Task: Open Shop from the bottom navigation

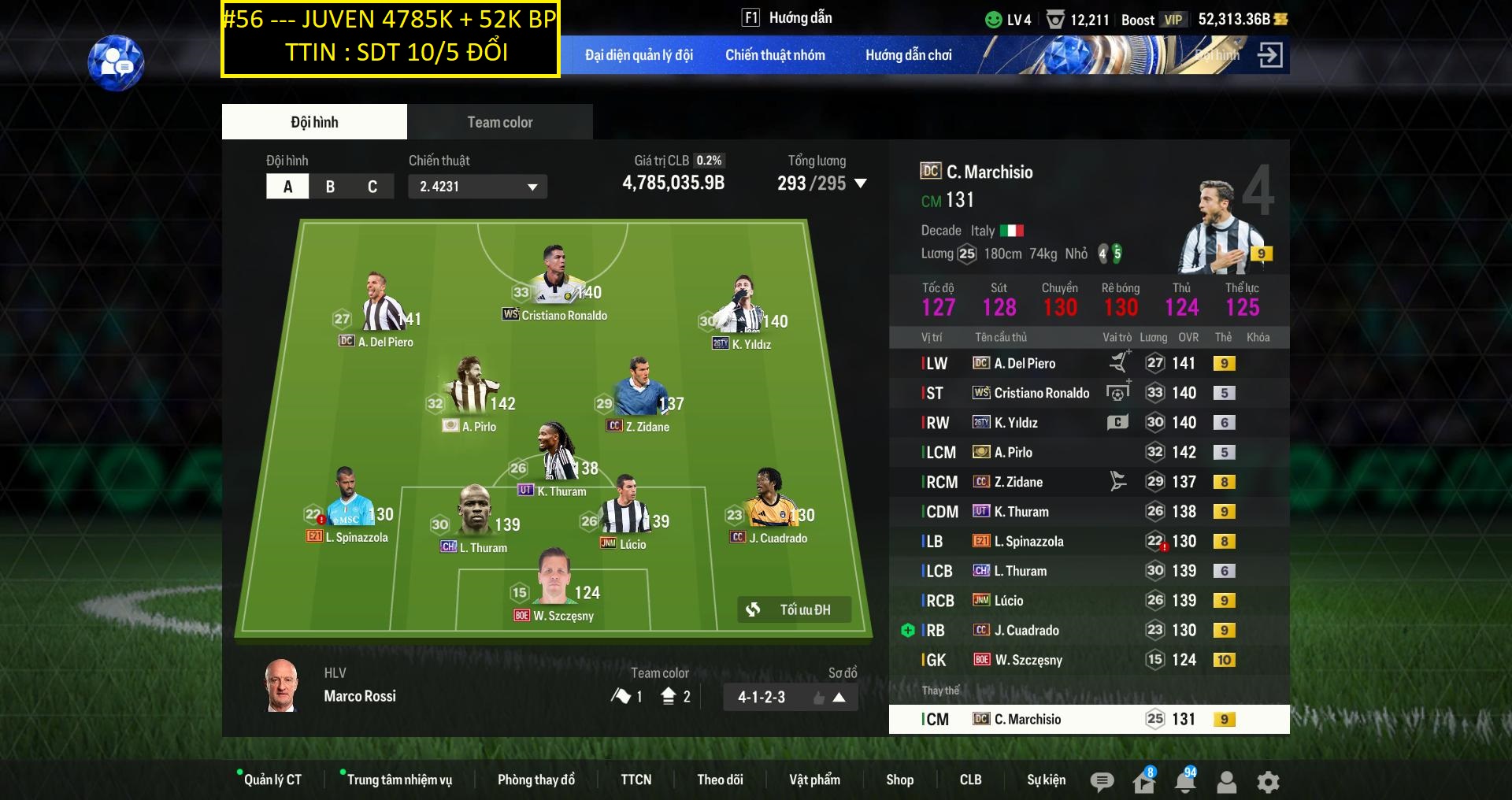Action: click(900, 780)
